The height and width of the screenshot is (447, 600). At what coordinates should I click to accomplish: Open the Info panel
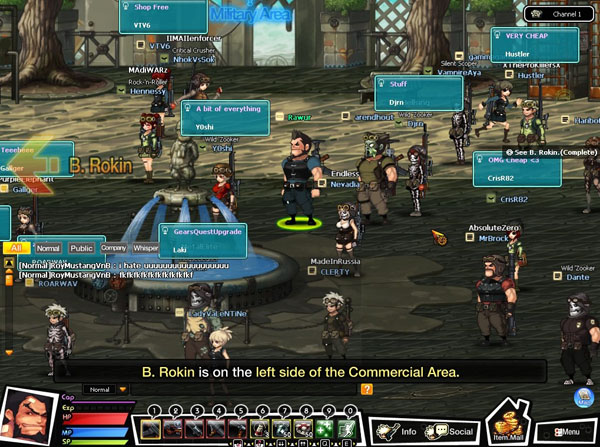click(397, 431)
